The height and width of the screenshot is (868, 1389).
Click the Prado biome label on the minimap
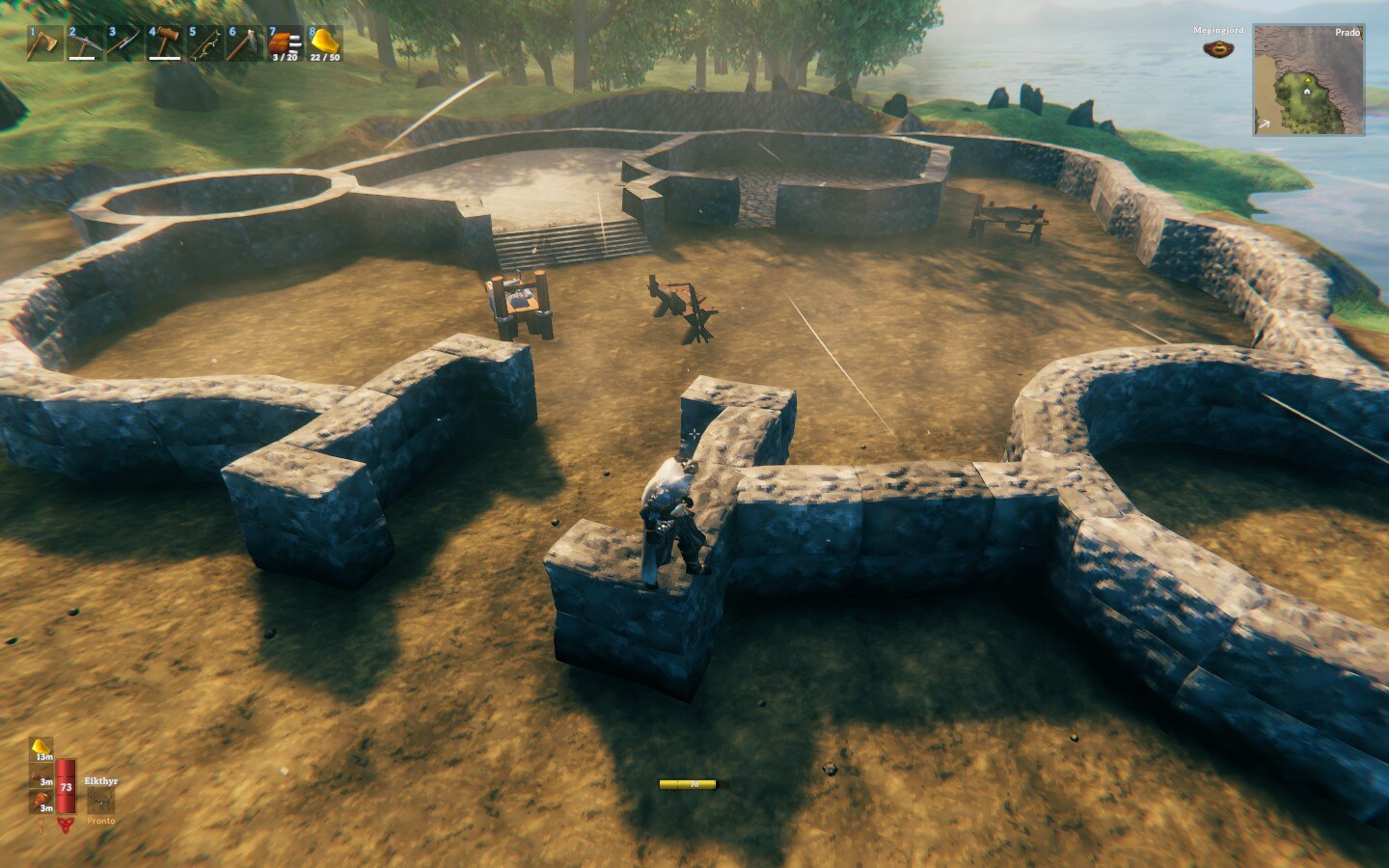[1348, 33]
